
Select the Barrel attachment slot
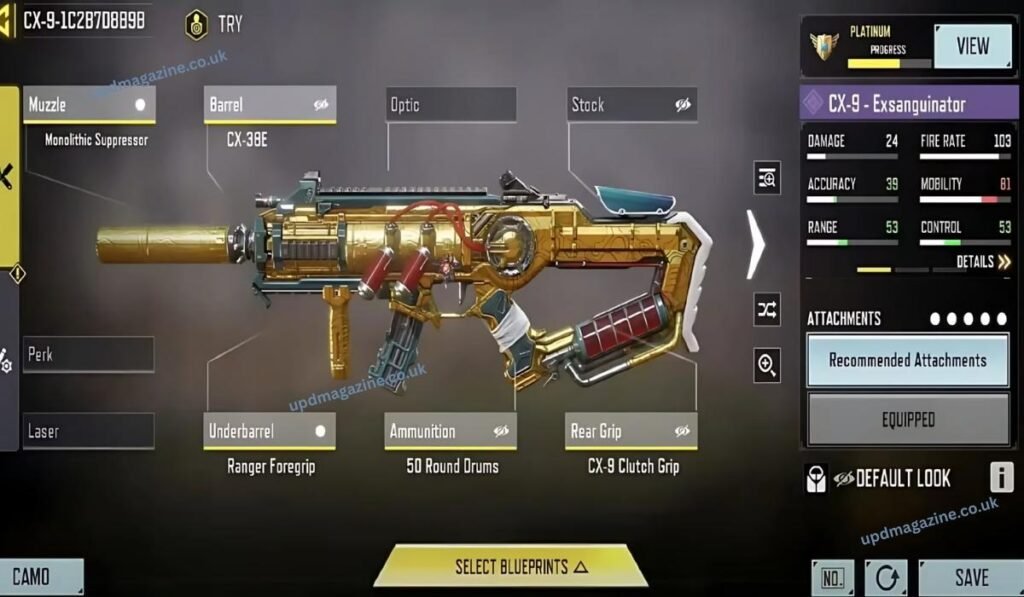tap(270, 105)
